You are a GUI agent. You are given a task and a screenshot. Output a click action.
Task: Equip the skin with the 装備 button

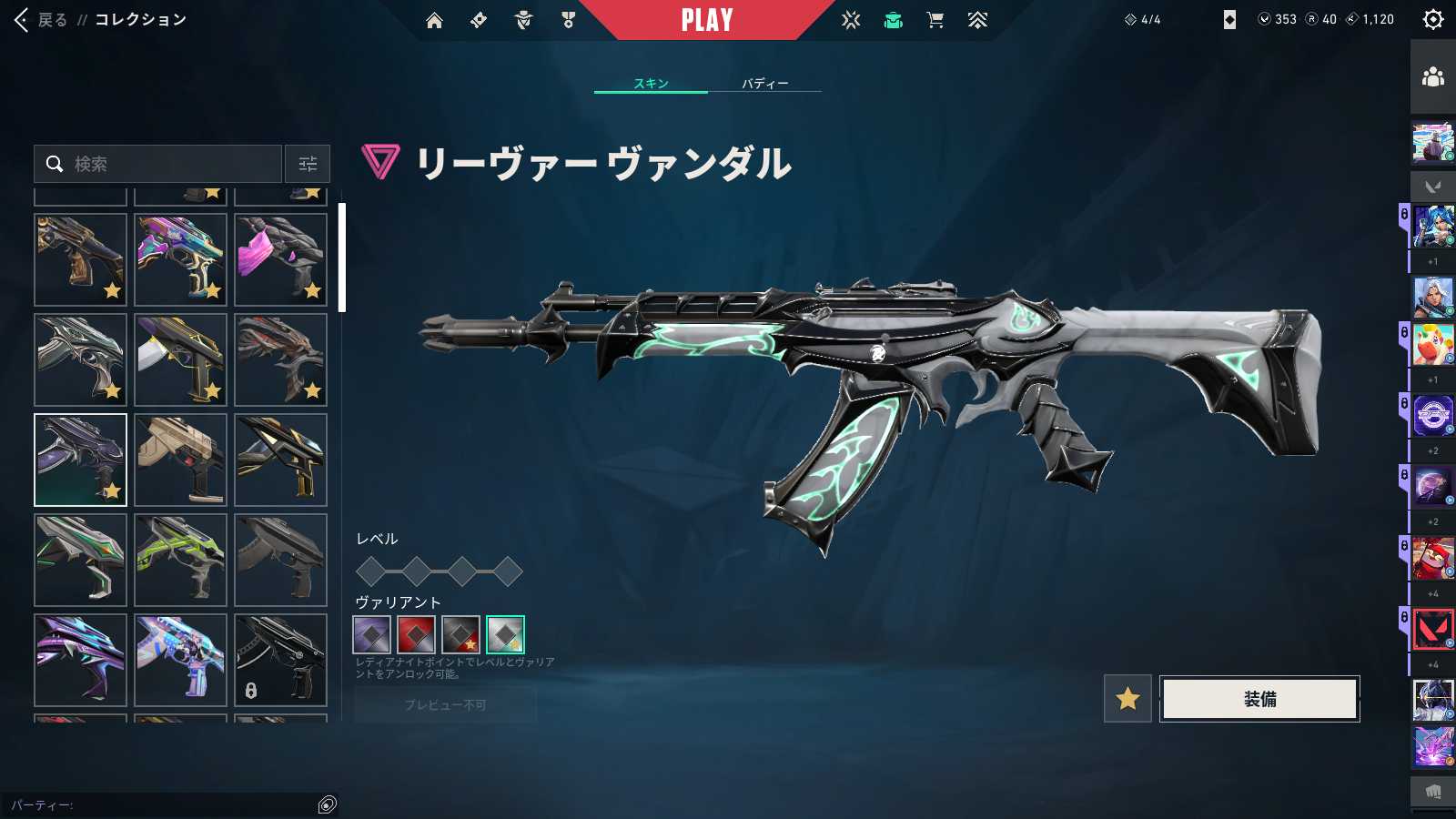[1259, 699]
